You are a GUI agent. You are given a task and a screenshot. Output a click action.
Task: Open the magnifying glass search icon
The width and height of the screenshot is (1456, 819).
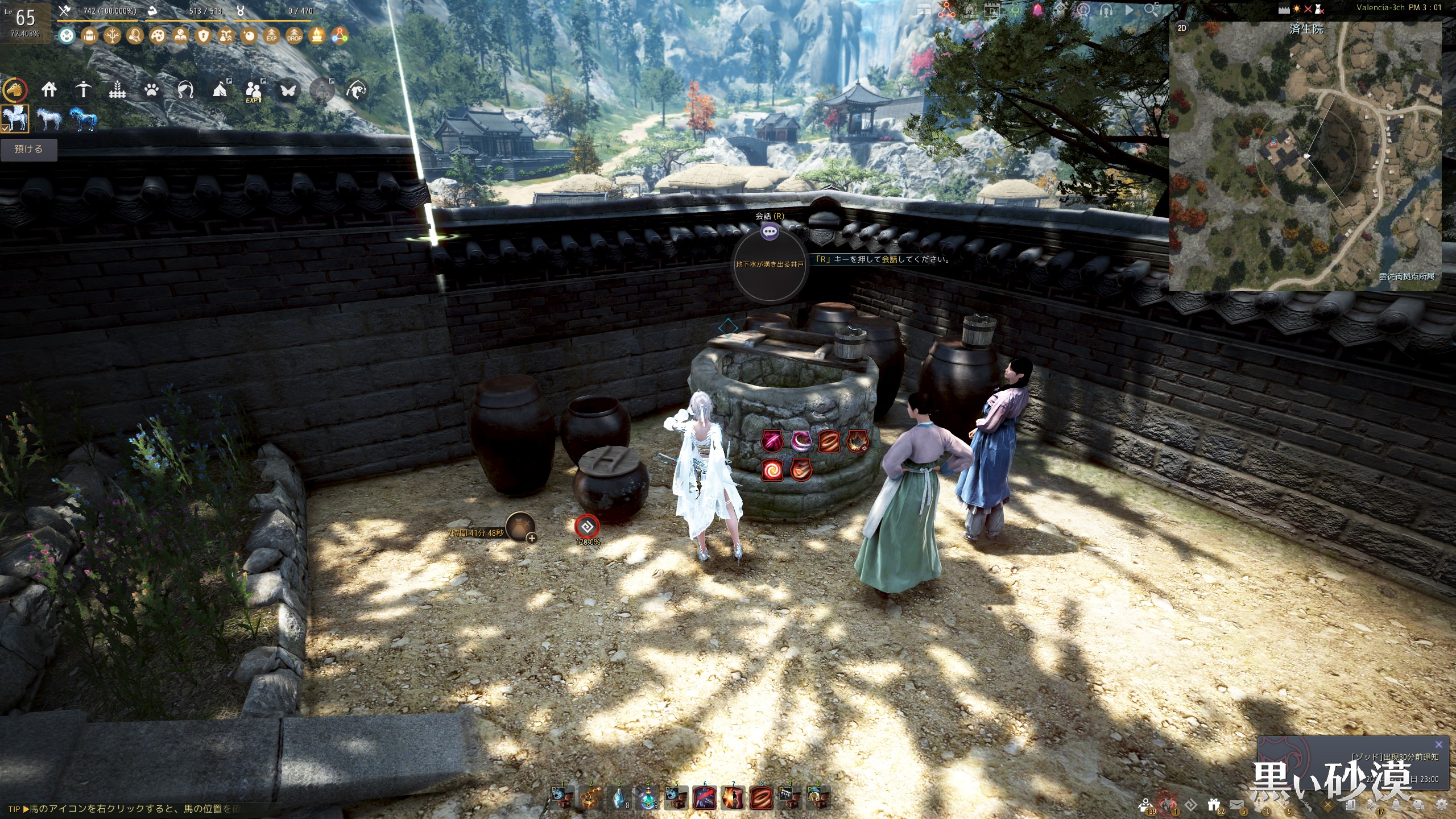point(1151,10)
